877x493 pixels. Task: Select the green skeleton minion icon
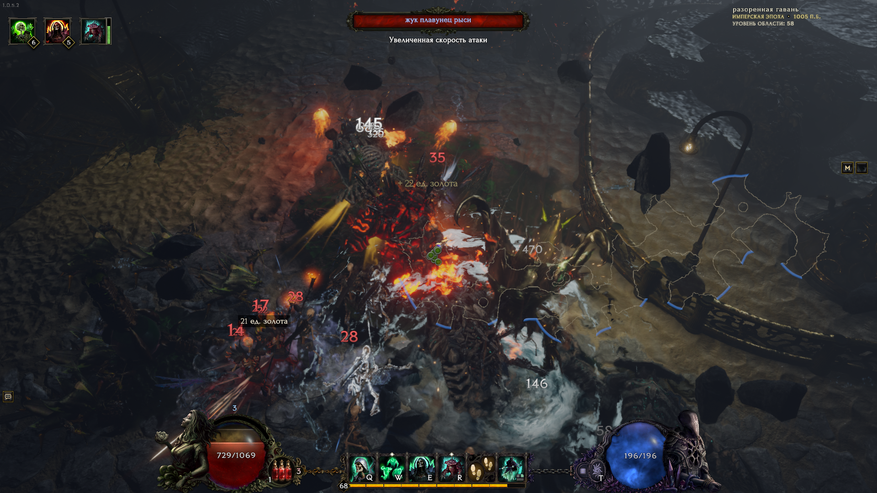[22, 31]
